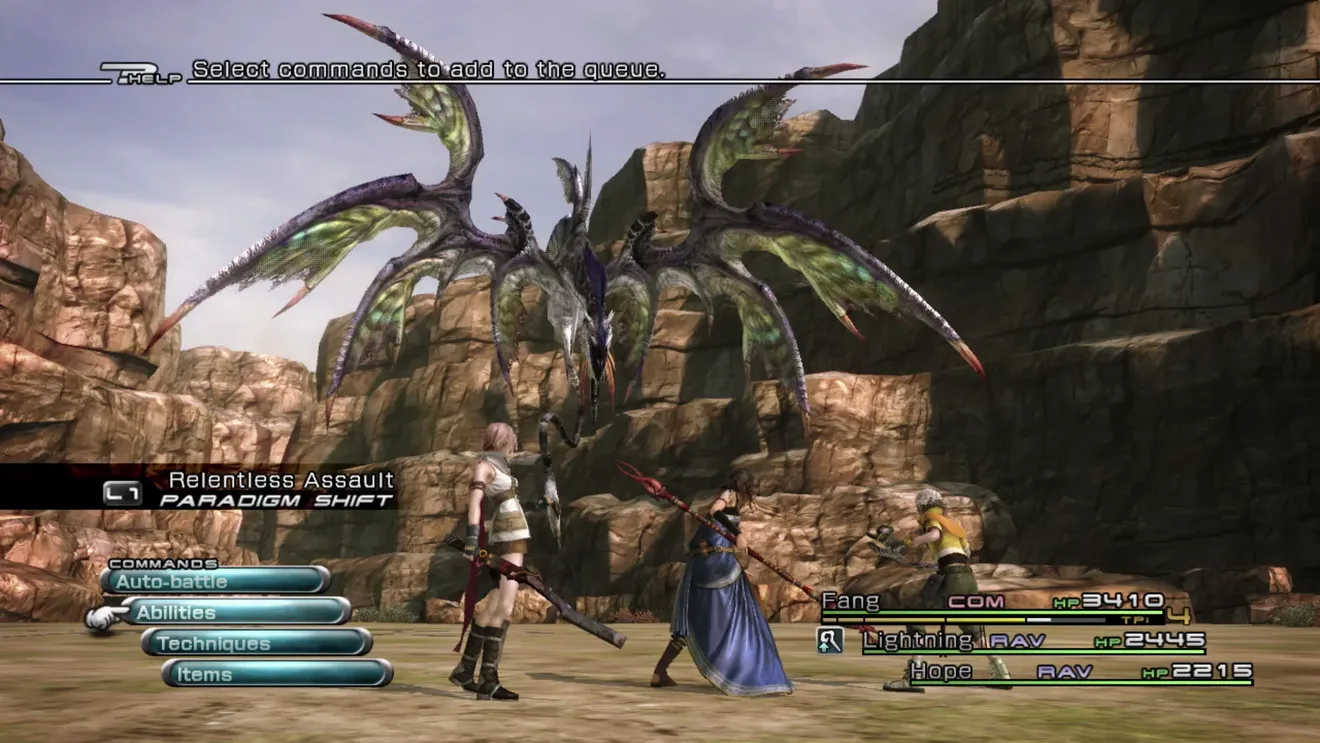
Task: Select Lightning's party status row
Action: click(1033, 641)
